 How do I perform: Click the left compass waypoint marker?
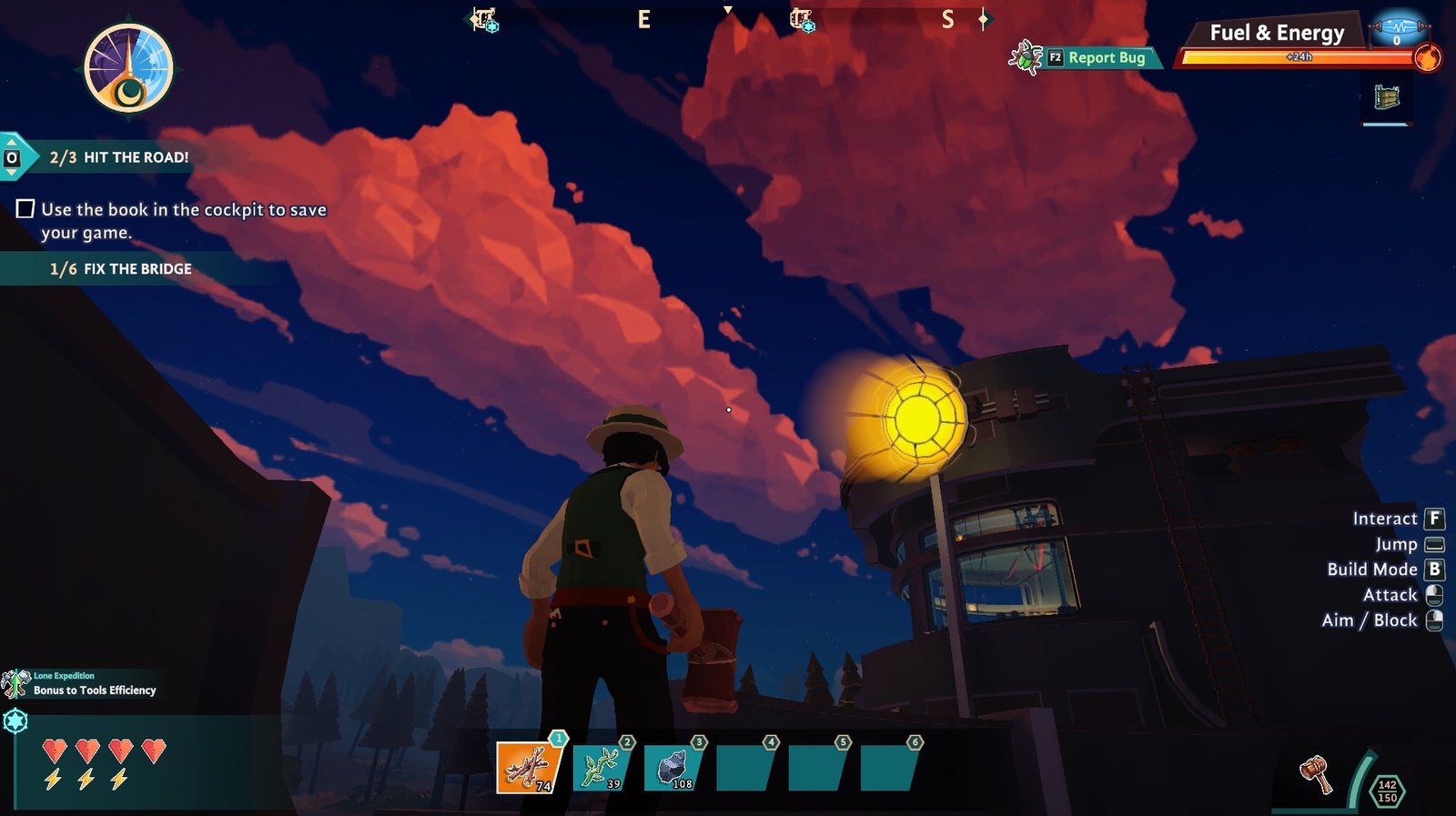tap(484, 19)
